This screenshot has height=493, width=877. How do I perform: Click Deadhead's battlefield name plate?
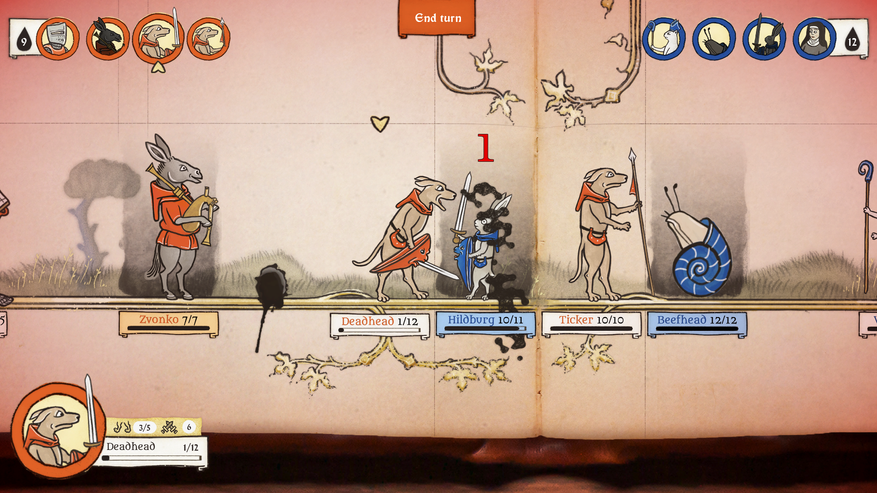(x=380, y=324)
